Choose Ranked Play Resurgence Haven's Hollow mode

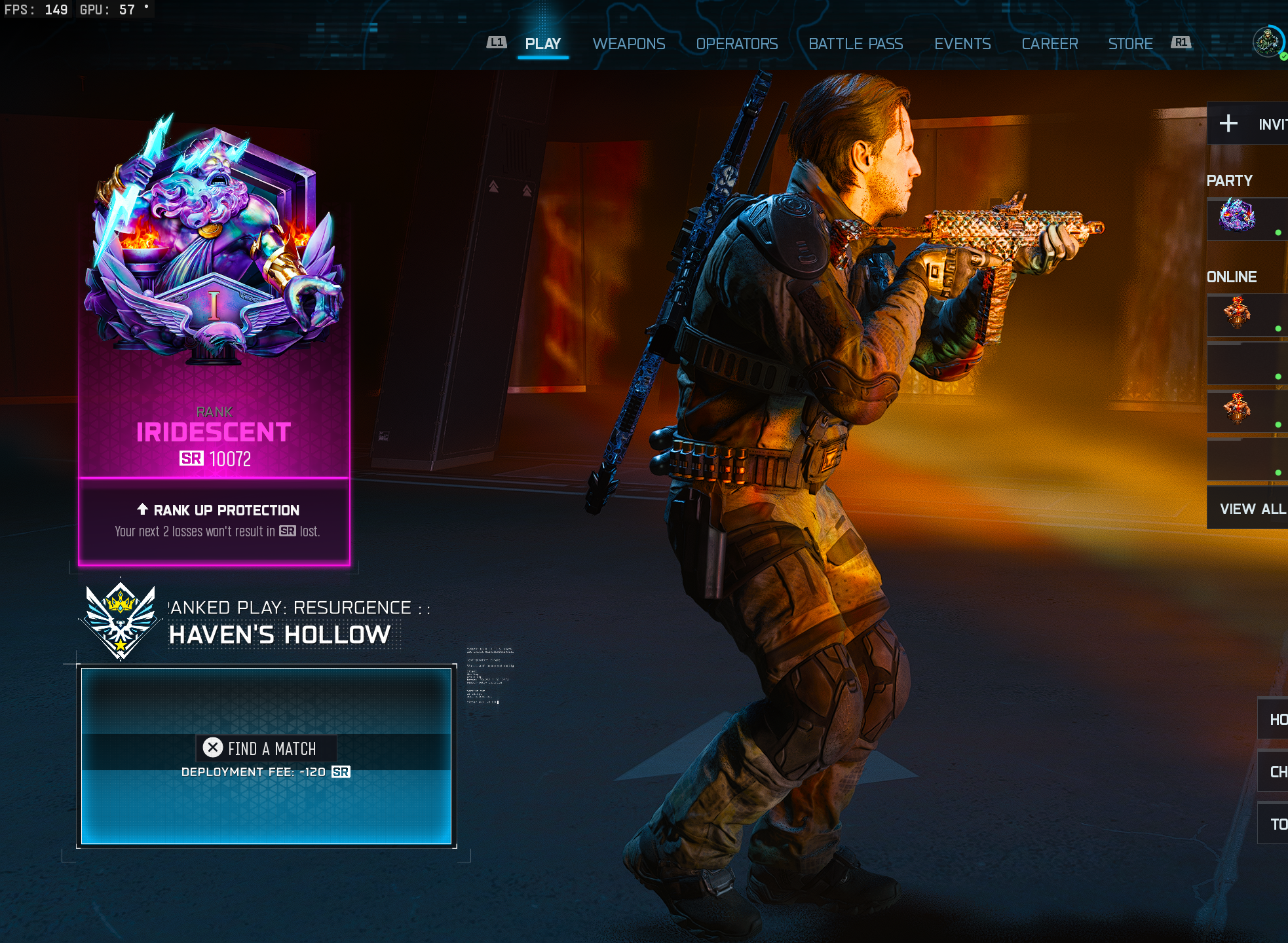[278, 622]
